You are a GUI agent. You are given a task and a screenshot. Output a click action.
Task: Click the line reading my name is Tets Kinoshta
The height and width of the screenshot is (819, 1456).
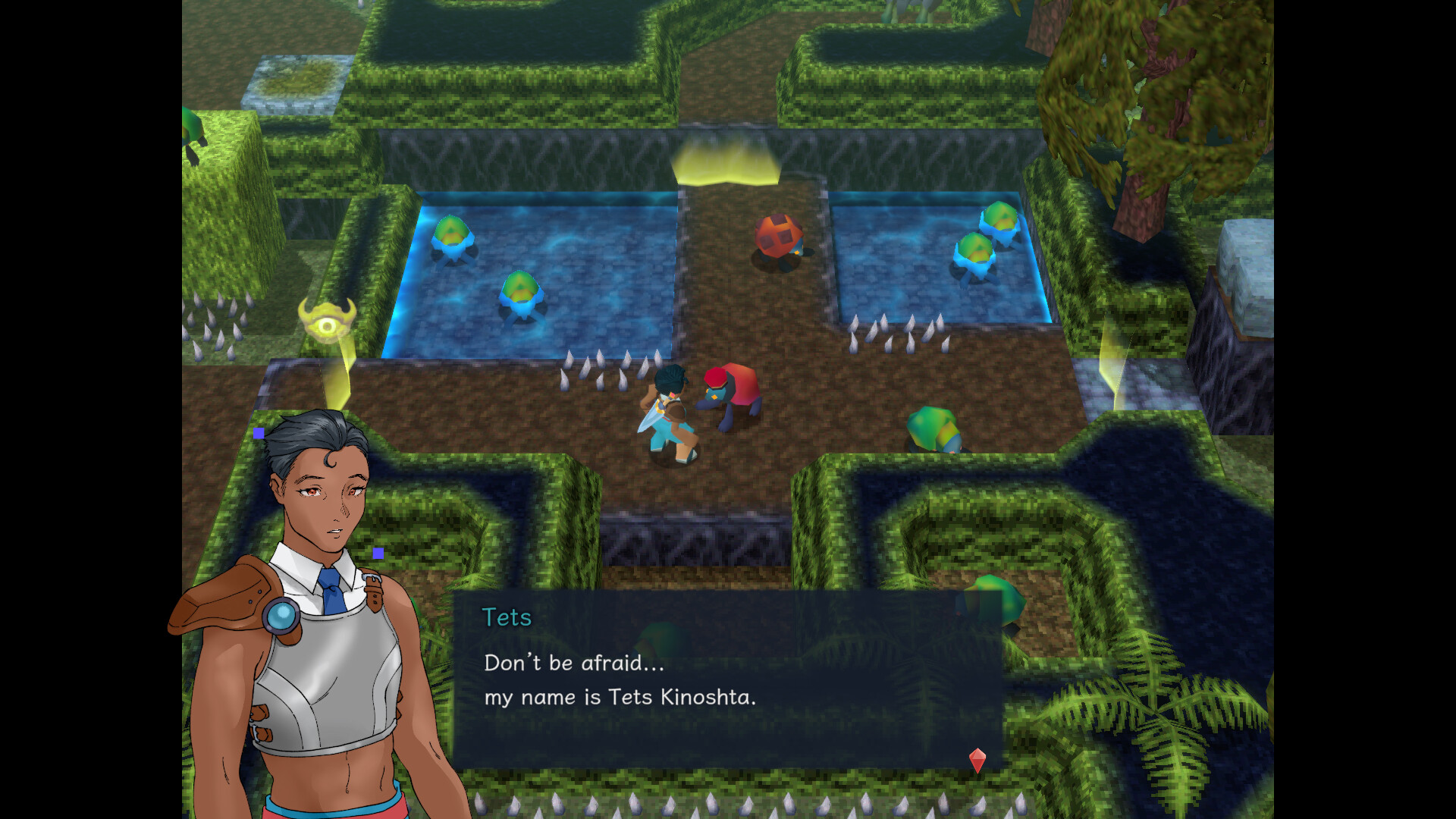[622, 698]
